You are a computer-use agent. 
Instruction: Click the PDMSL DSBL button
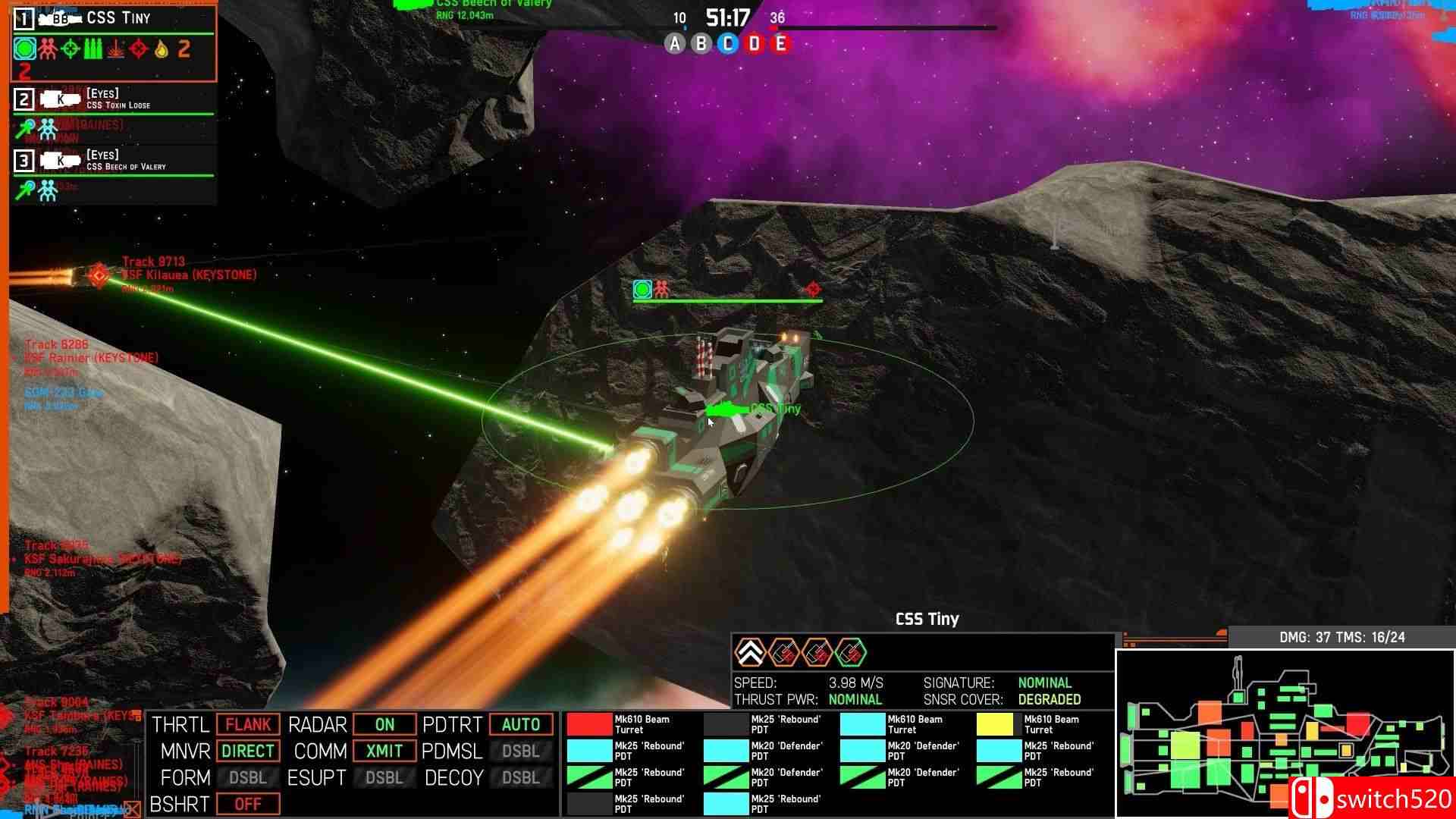[x=521, y=751]
